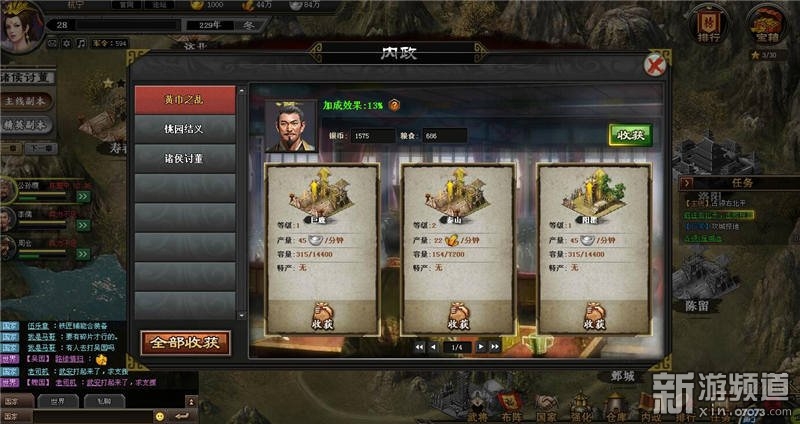Go to the next page of cities
Viewport: 800px width, 424px height.
(481, 347)
